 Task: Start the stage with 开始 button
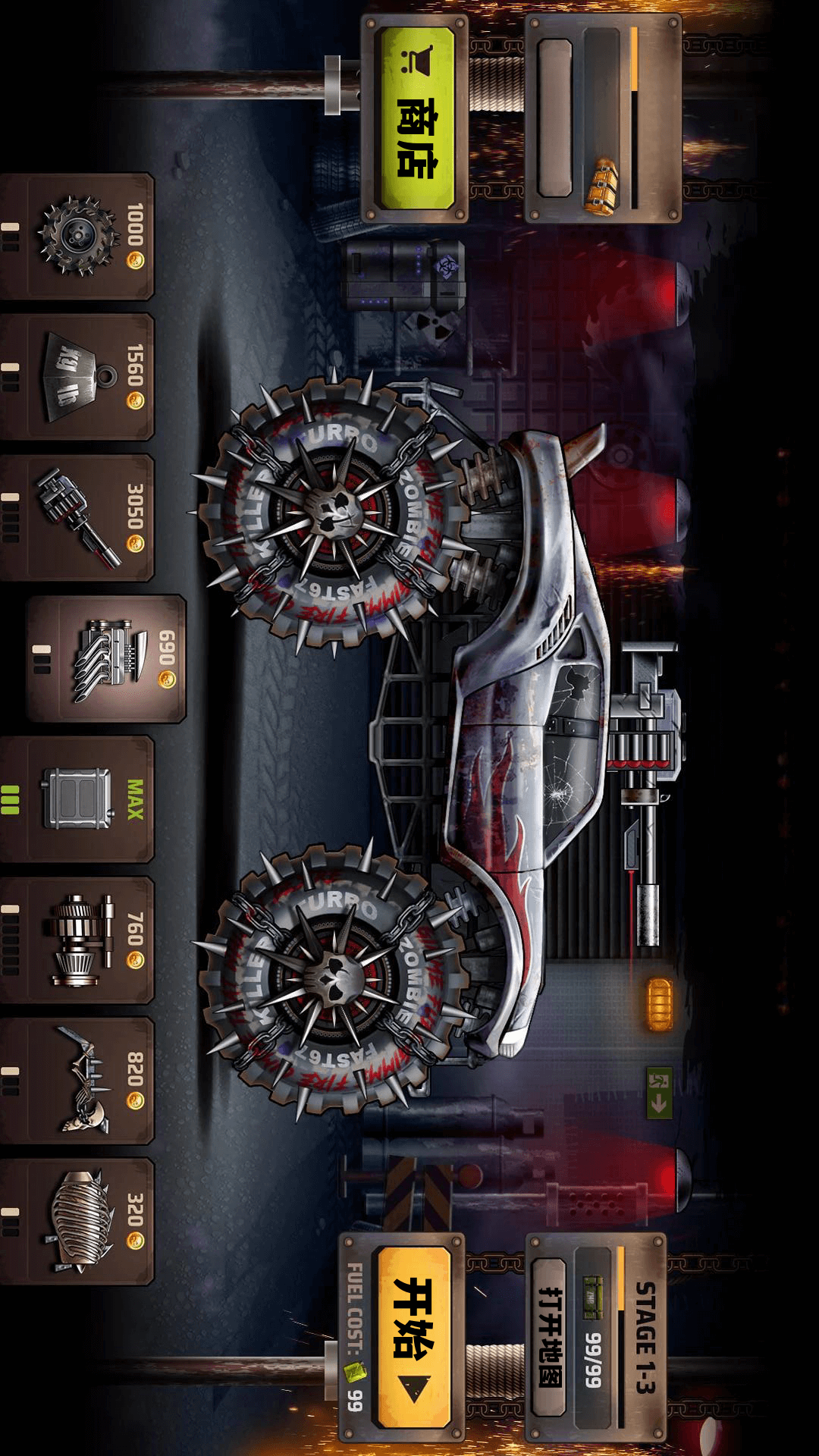pos(413,1336)
